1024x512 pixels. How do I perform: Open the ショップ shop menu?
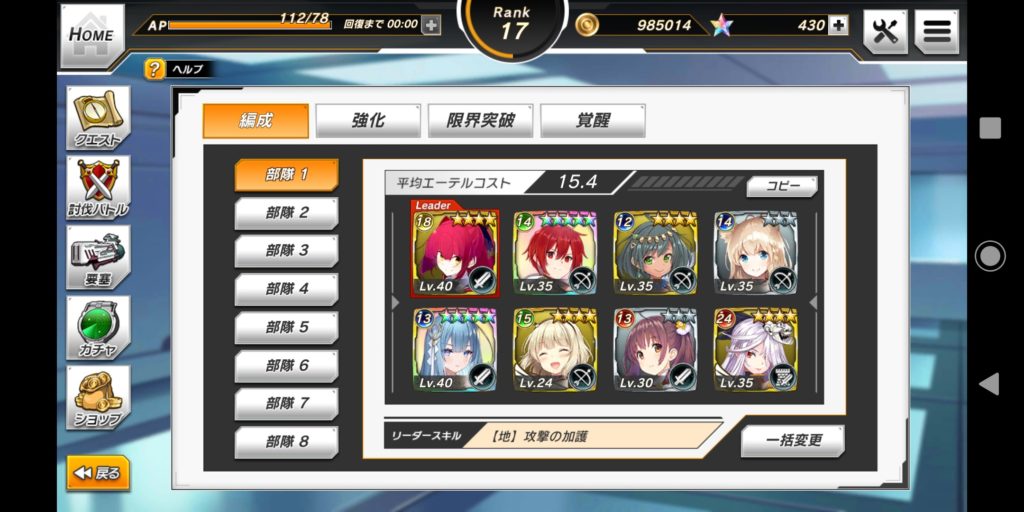tap(97, 396)
